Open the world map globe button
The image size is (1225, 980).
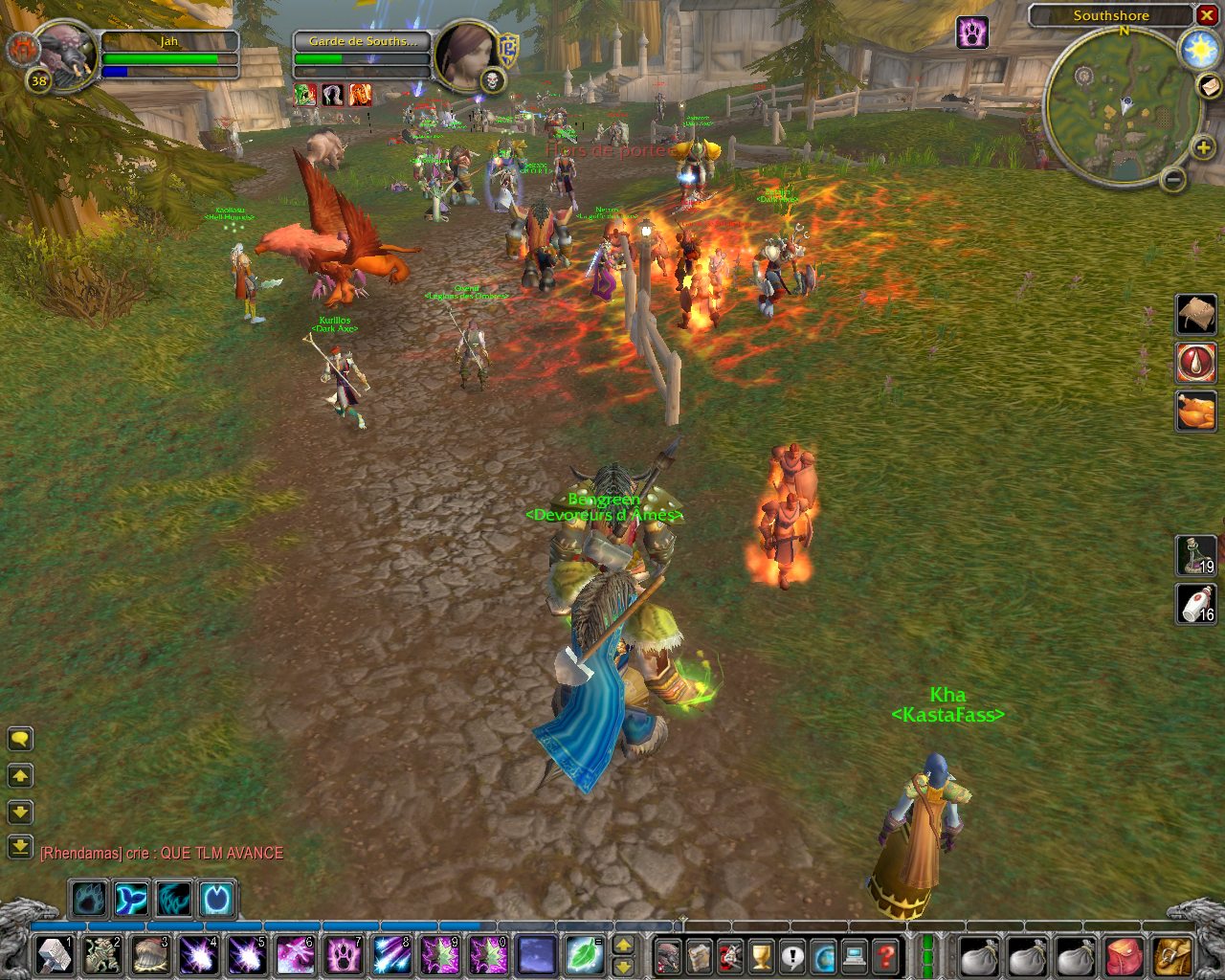point(823,956)
